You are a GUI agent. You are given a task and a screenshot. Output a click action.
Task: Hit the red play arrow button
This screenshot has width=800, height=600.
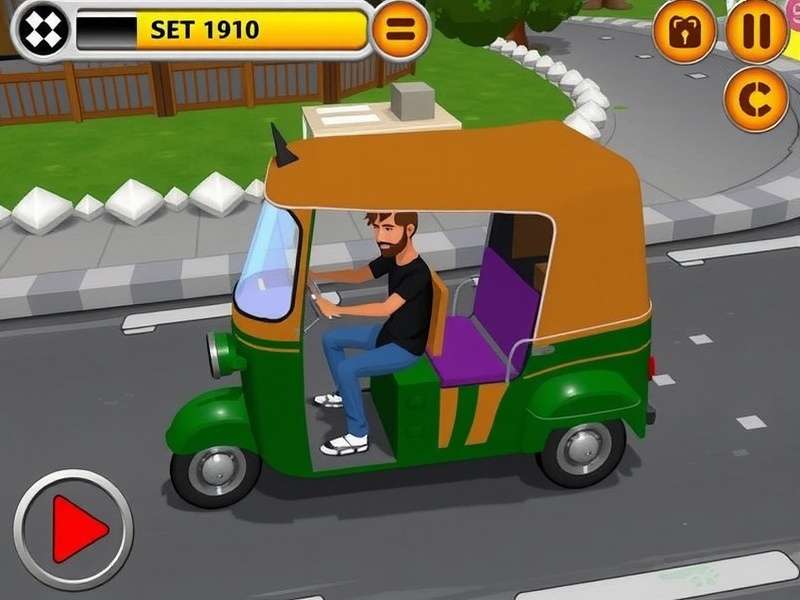coord(73,529)
